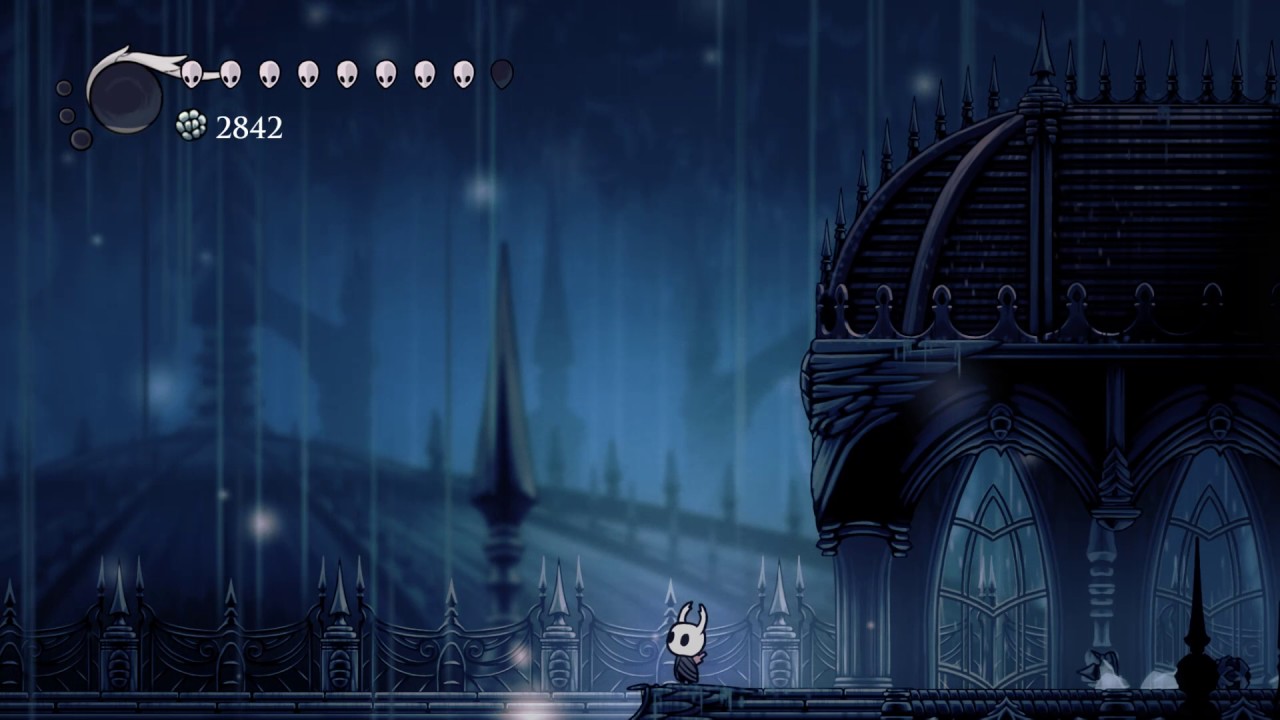Click the second linked health mask

[x=229, y=74]
